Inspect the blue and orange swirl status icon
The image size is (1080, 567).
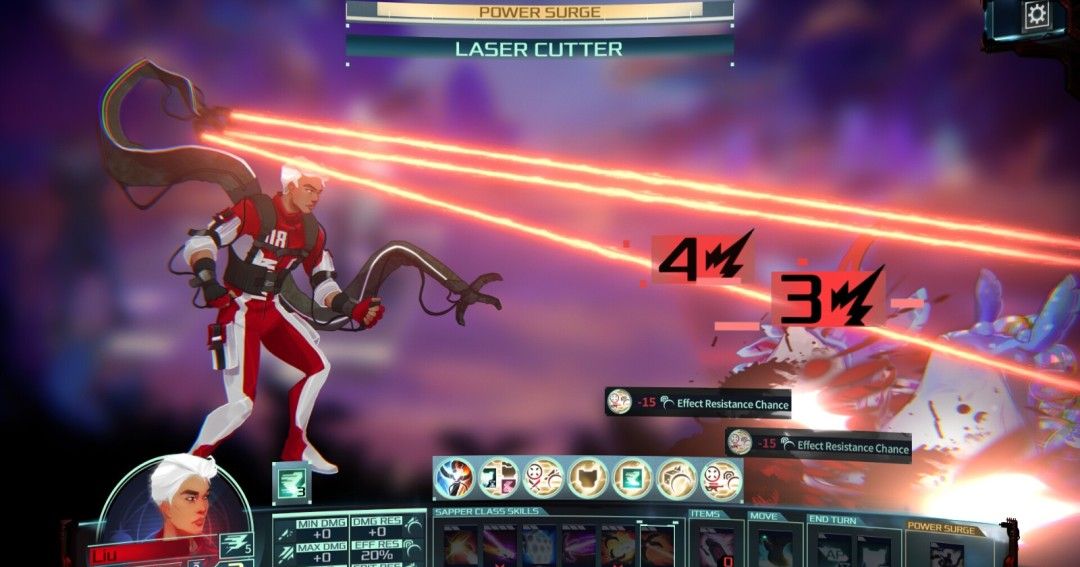pyautogui.click(x=455, y=477)
